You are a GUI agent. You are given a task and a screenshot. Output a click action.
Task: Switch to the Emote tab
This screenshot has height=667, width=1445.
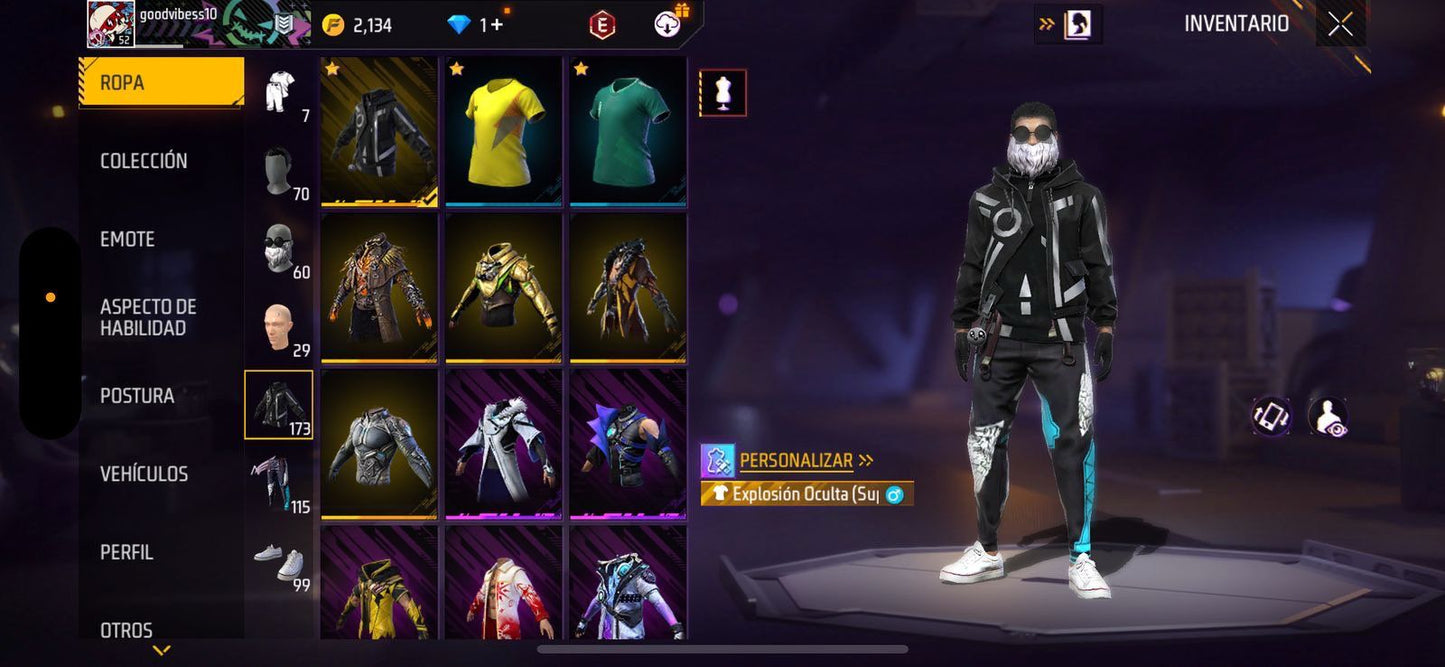pos(127,239)
